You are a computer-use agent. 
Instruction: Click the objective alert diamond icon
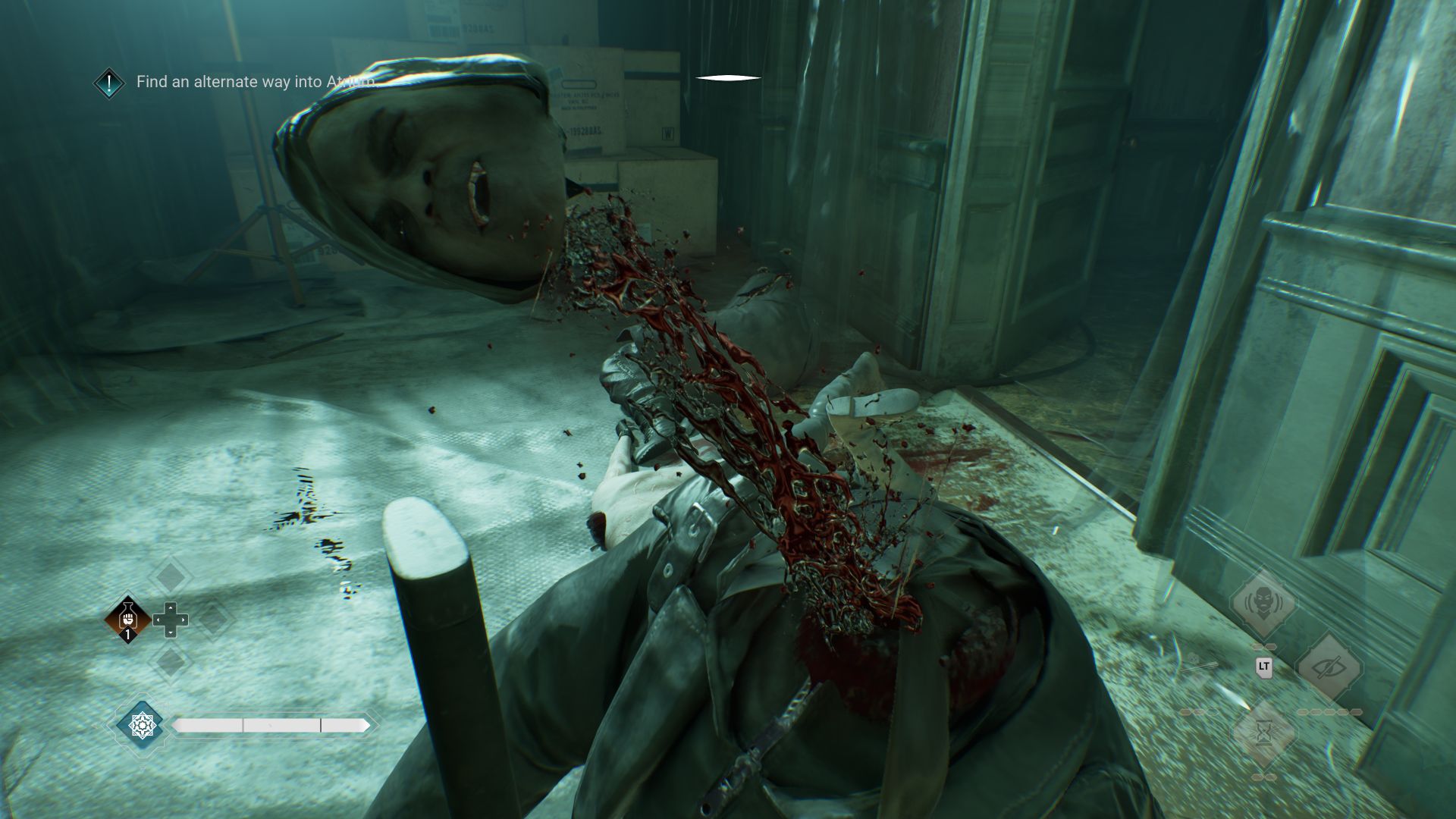(x=109, y=83)
